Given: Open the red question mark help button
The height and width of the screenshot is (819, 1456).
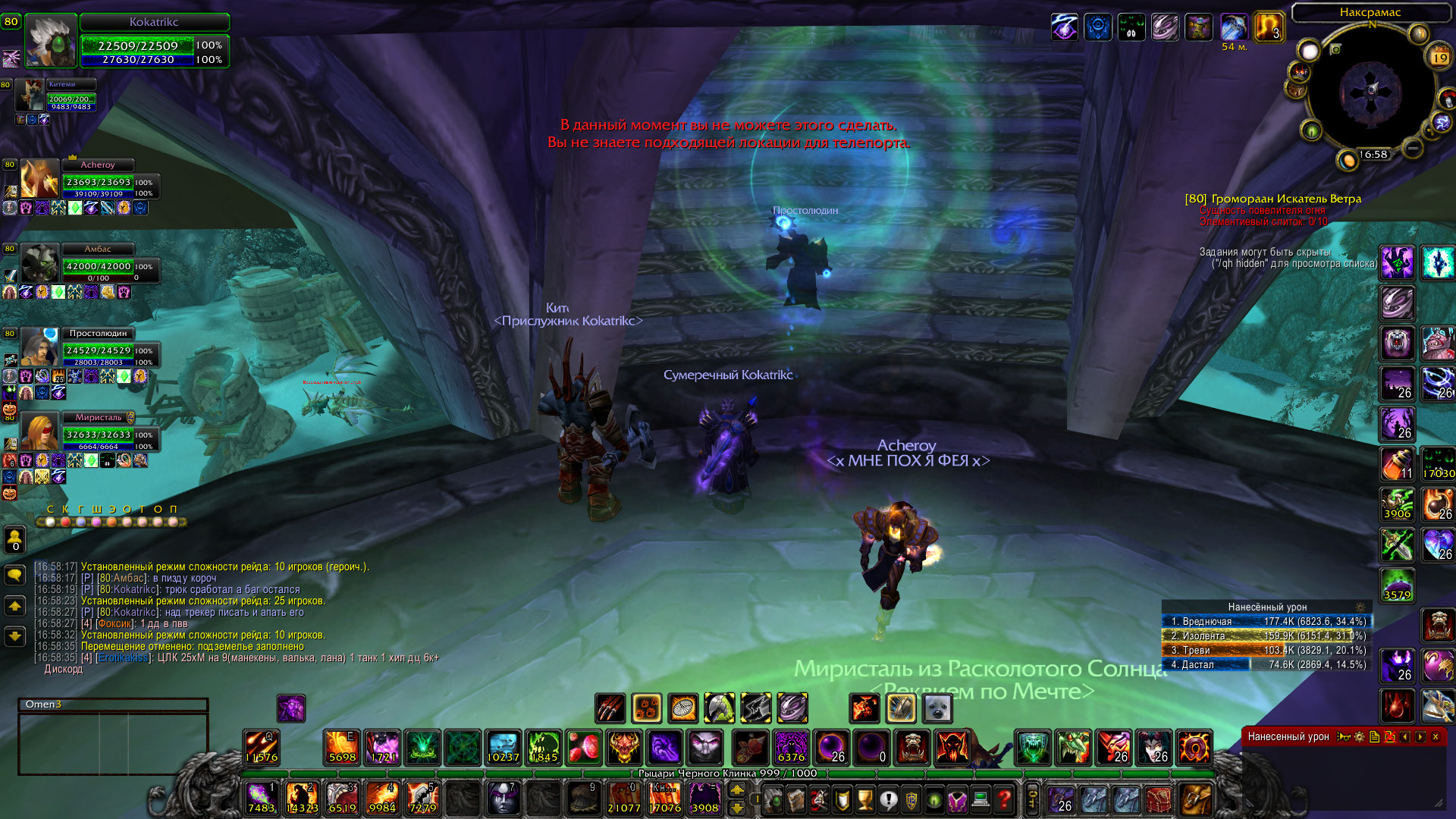Looking at the screenshot, I should click(x=1004, y=799).
